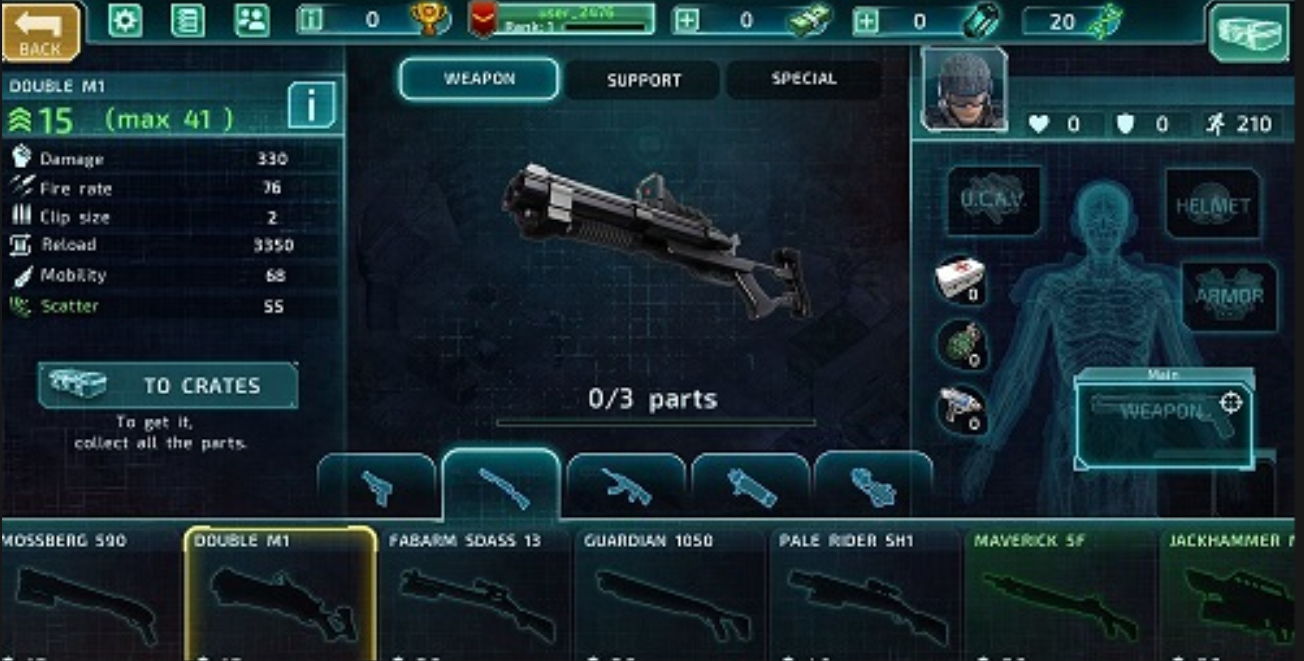Go back with the BACK arrow button
The image size is (1304, 661).
41,31
